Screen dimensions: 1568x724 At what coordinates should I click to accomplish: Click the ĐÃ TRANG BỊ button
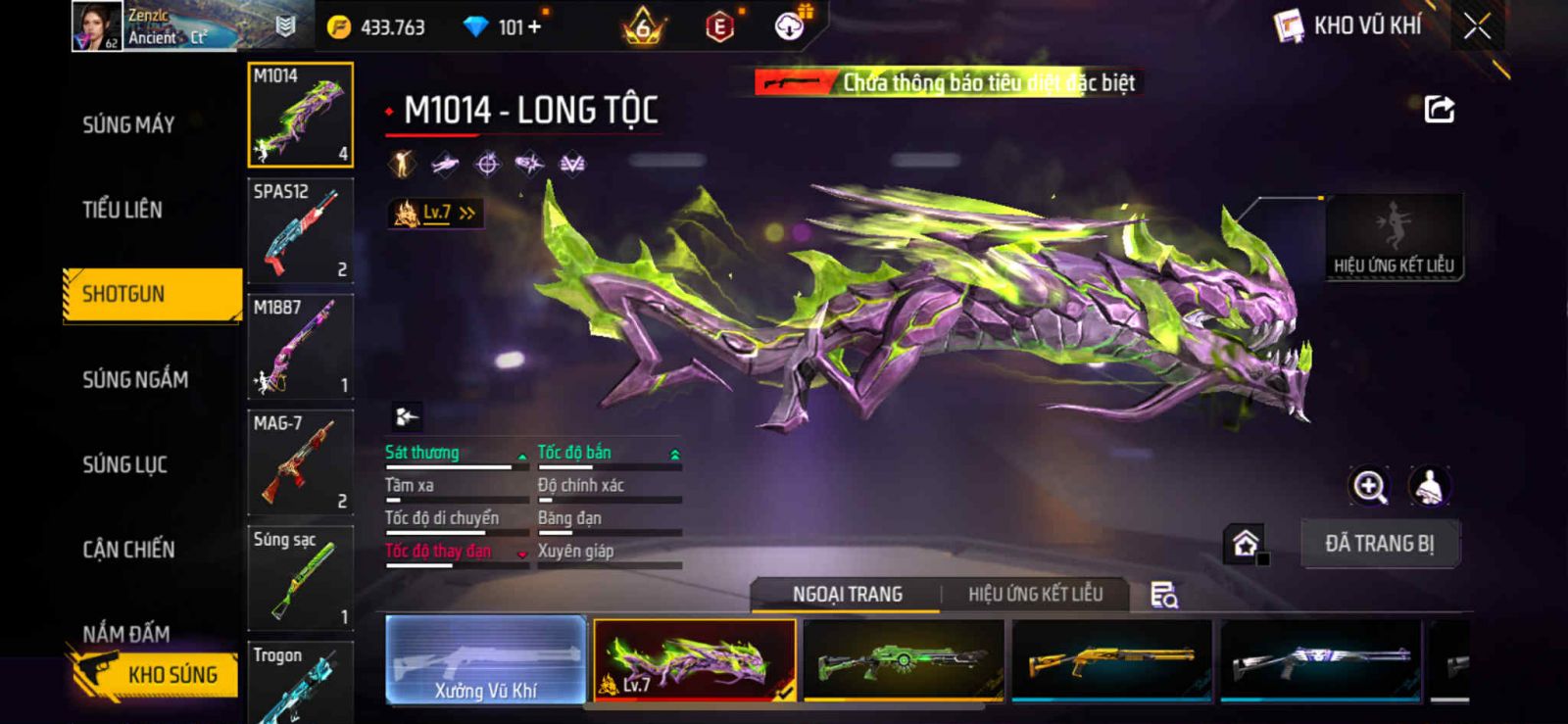1380,544
